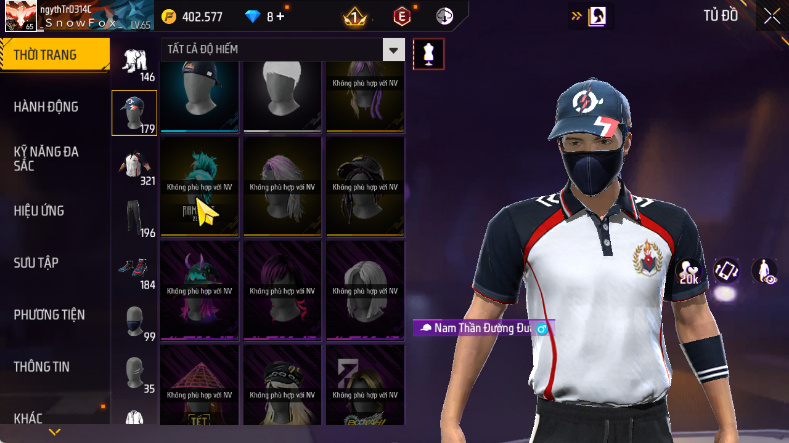Pick the white hair headwear item
The height and width of the screenshot is (443, 789).
282,95
